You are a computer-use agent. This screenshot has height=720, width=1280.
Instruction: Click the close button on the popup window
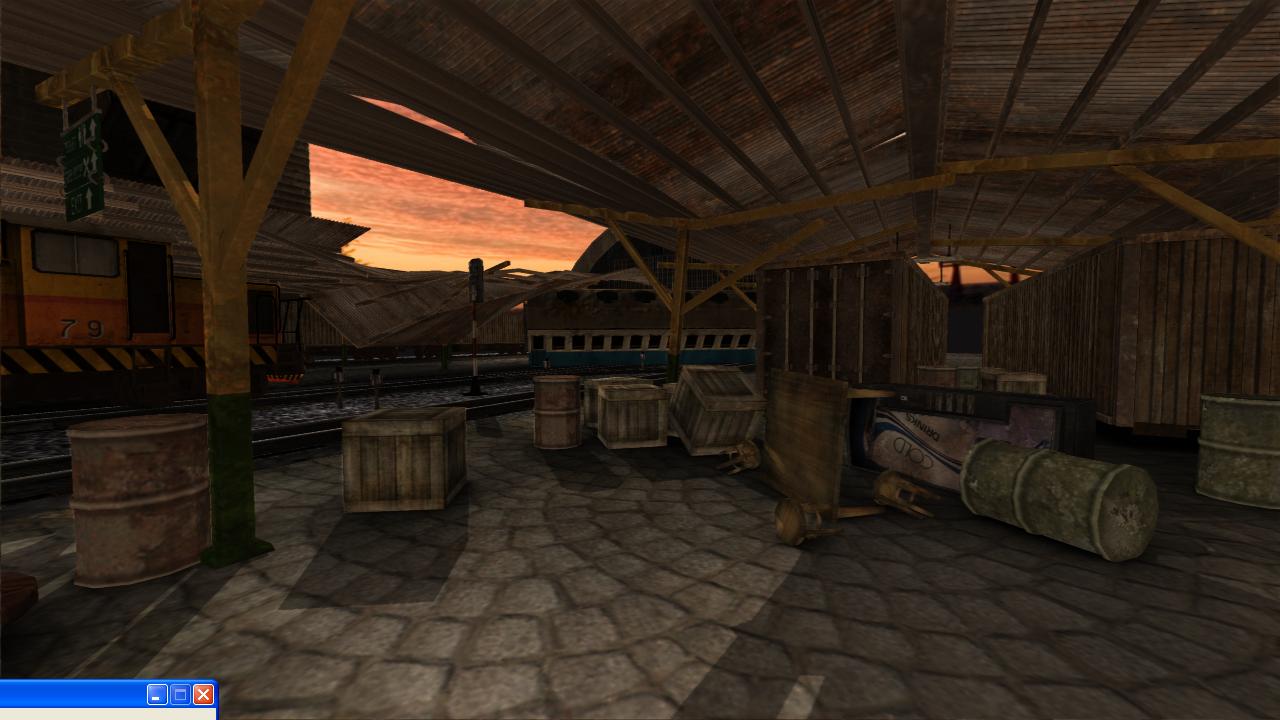coord(203,695)
